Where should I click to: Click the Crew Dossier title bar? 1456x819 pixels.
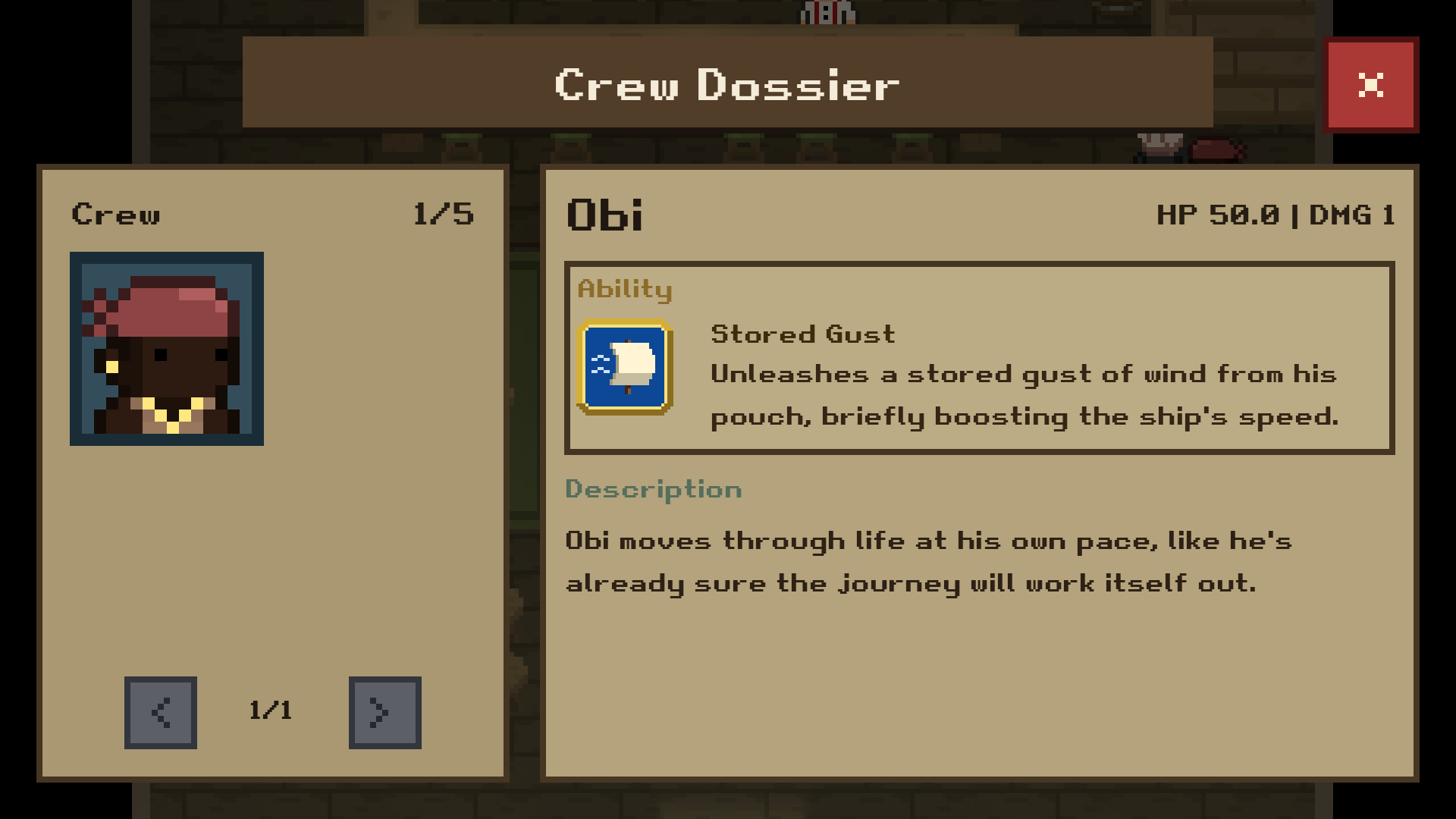coord(726,85)
